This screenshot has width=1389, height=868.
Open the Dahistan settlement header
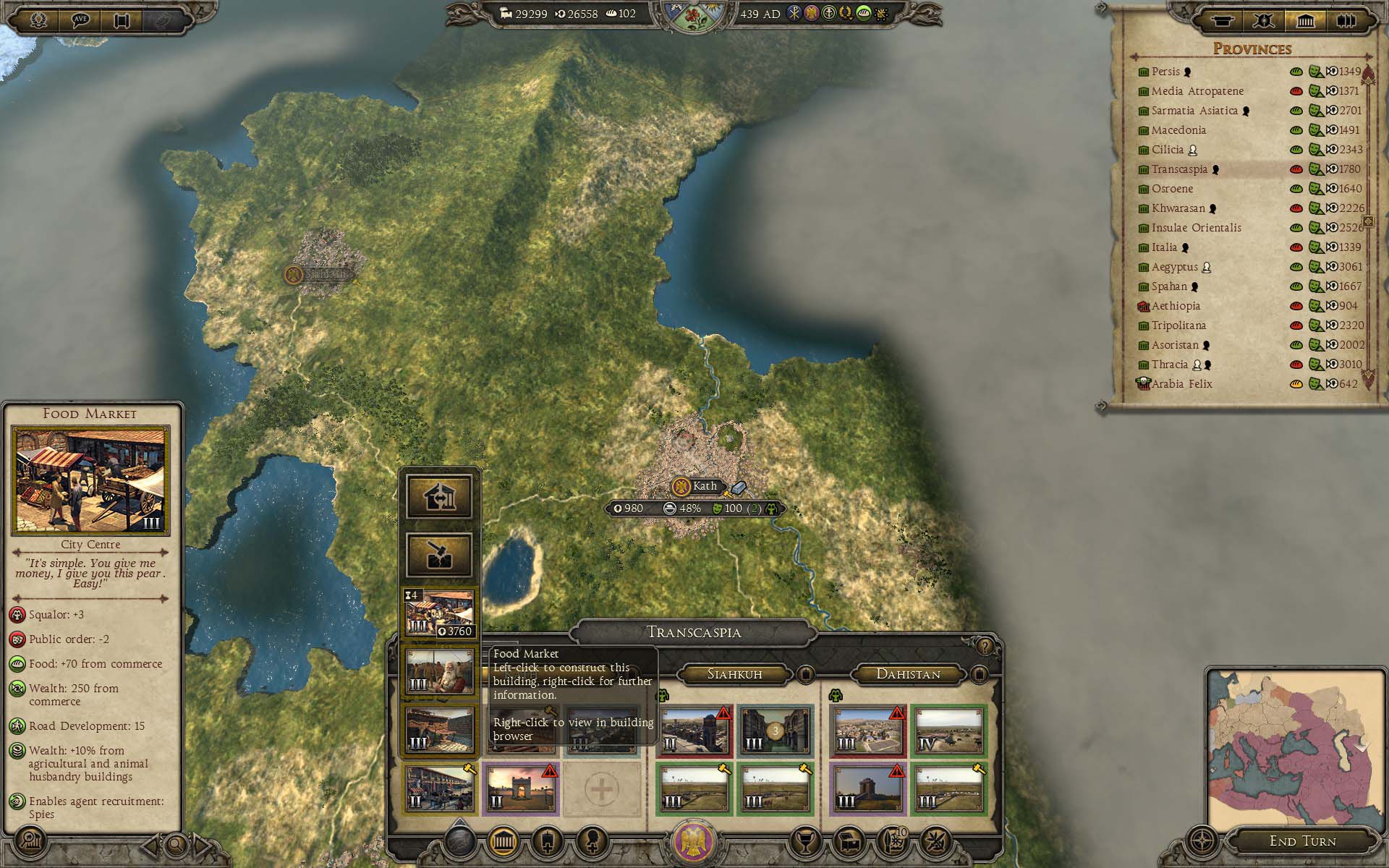[x=908, y=674]
